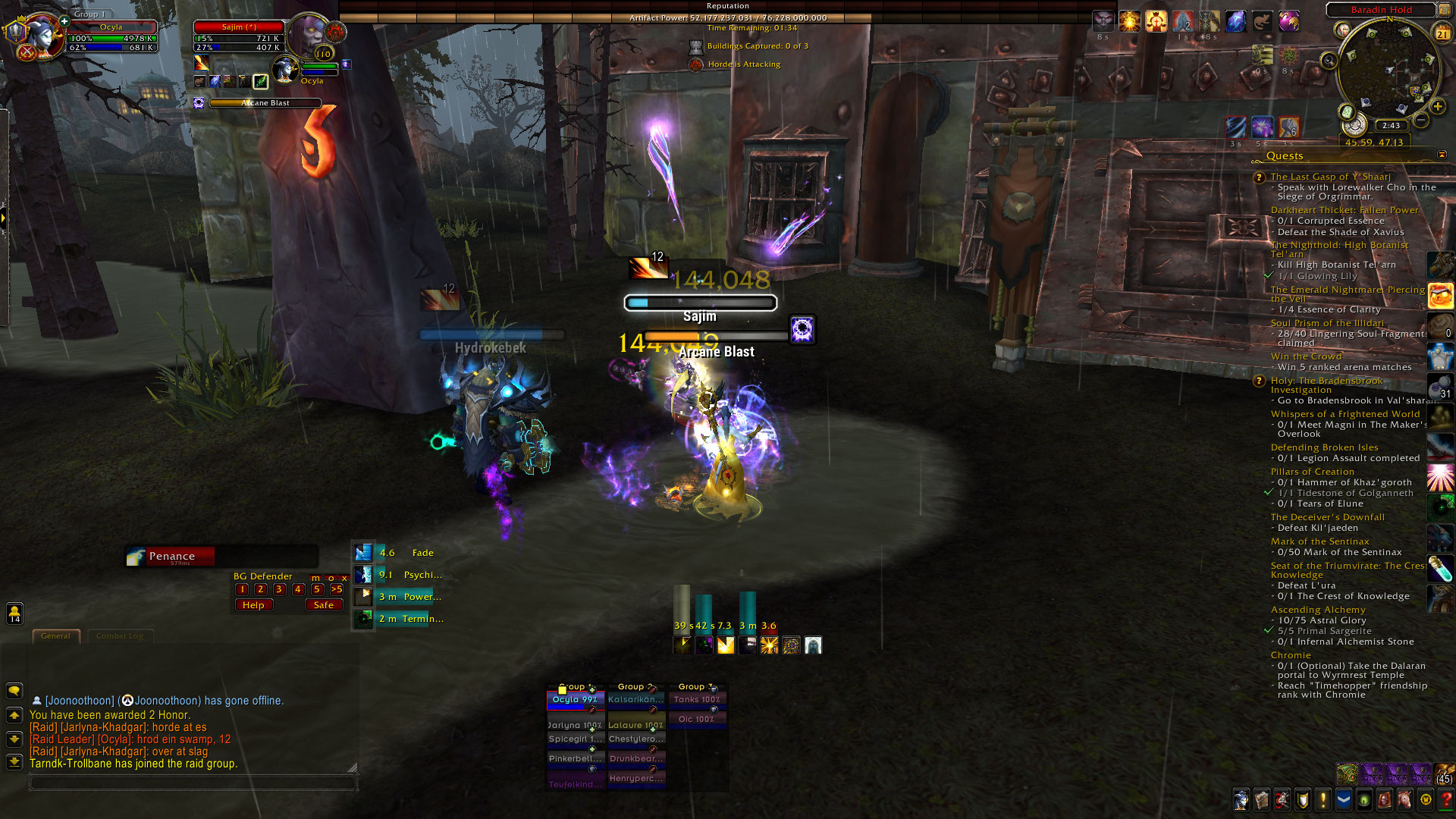Open the chat bubble menu button

(x=14, y=691)
